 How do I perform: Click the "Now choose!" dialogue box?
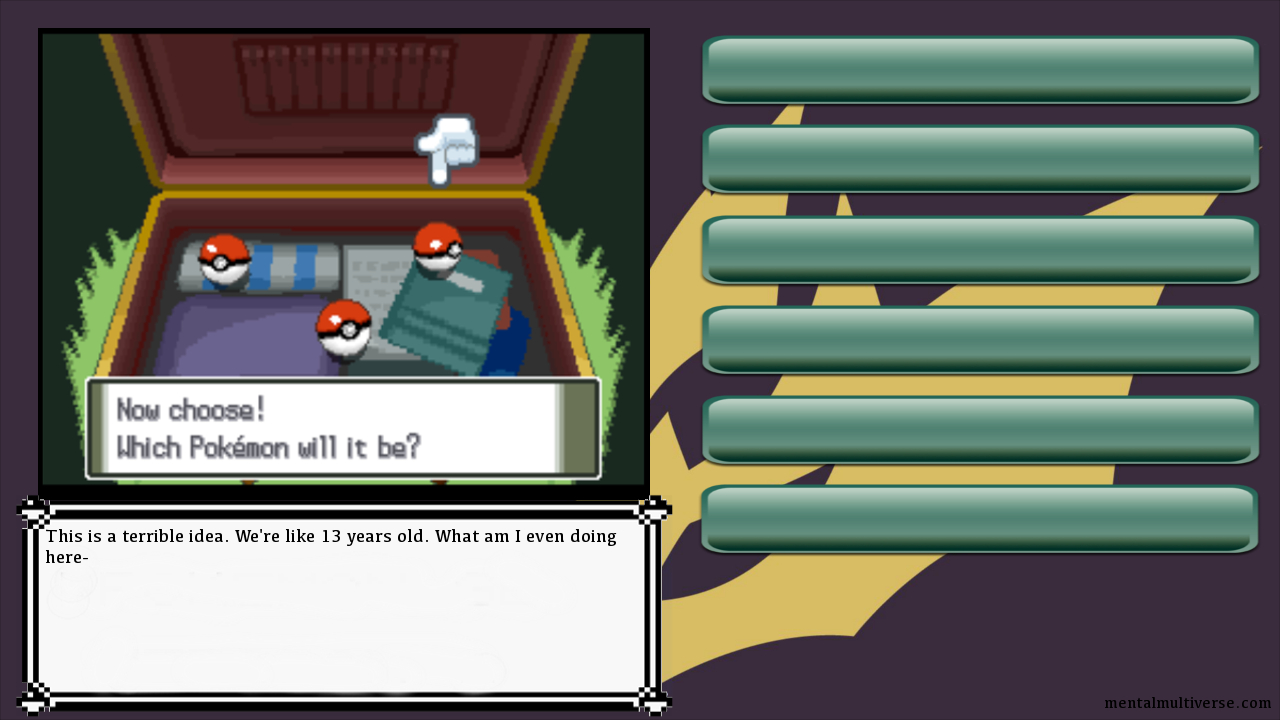point(343,428)
